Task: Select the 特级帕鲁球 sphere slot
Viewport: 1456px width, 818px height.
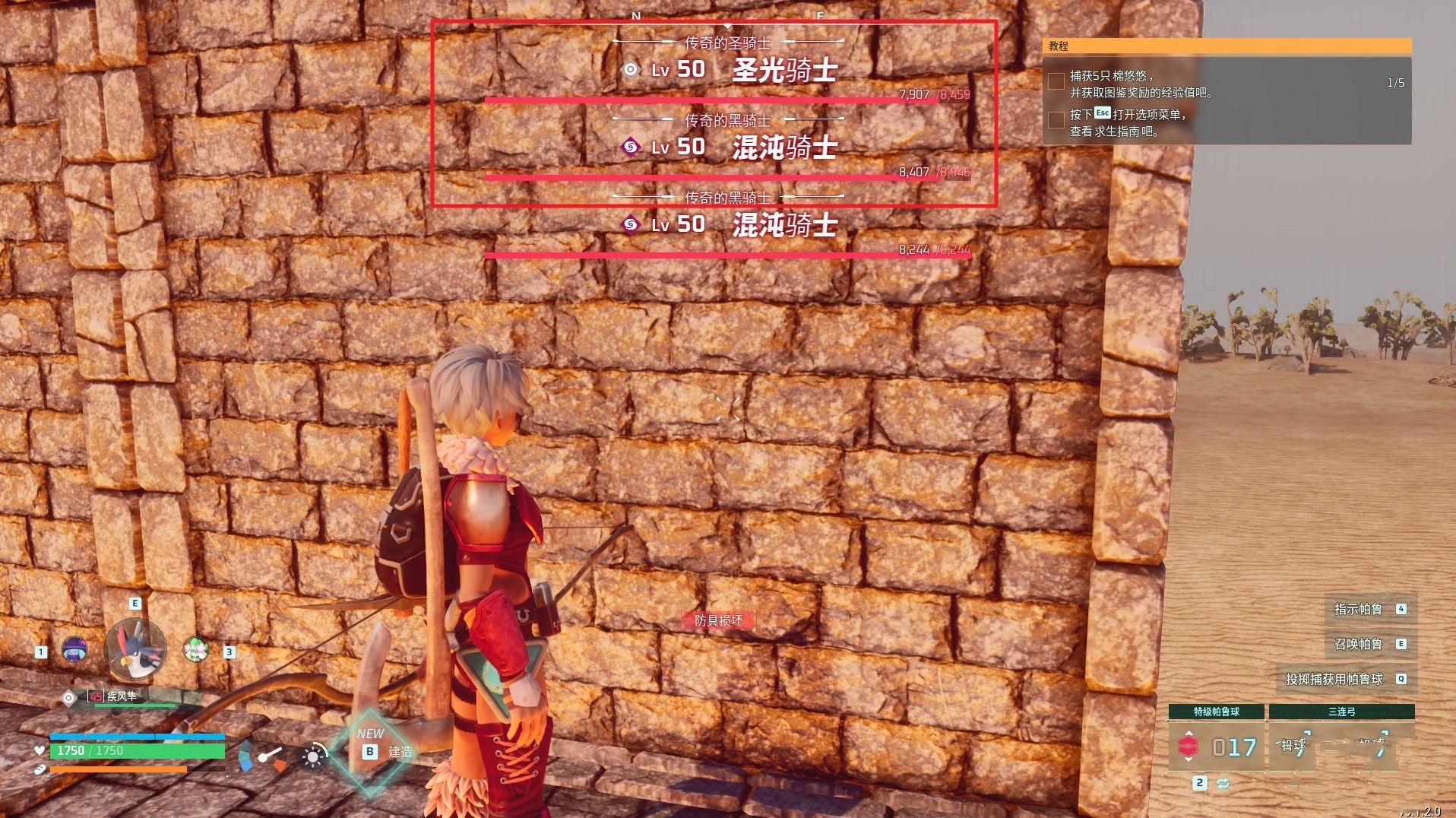Action: pos(1216,740)
